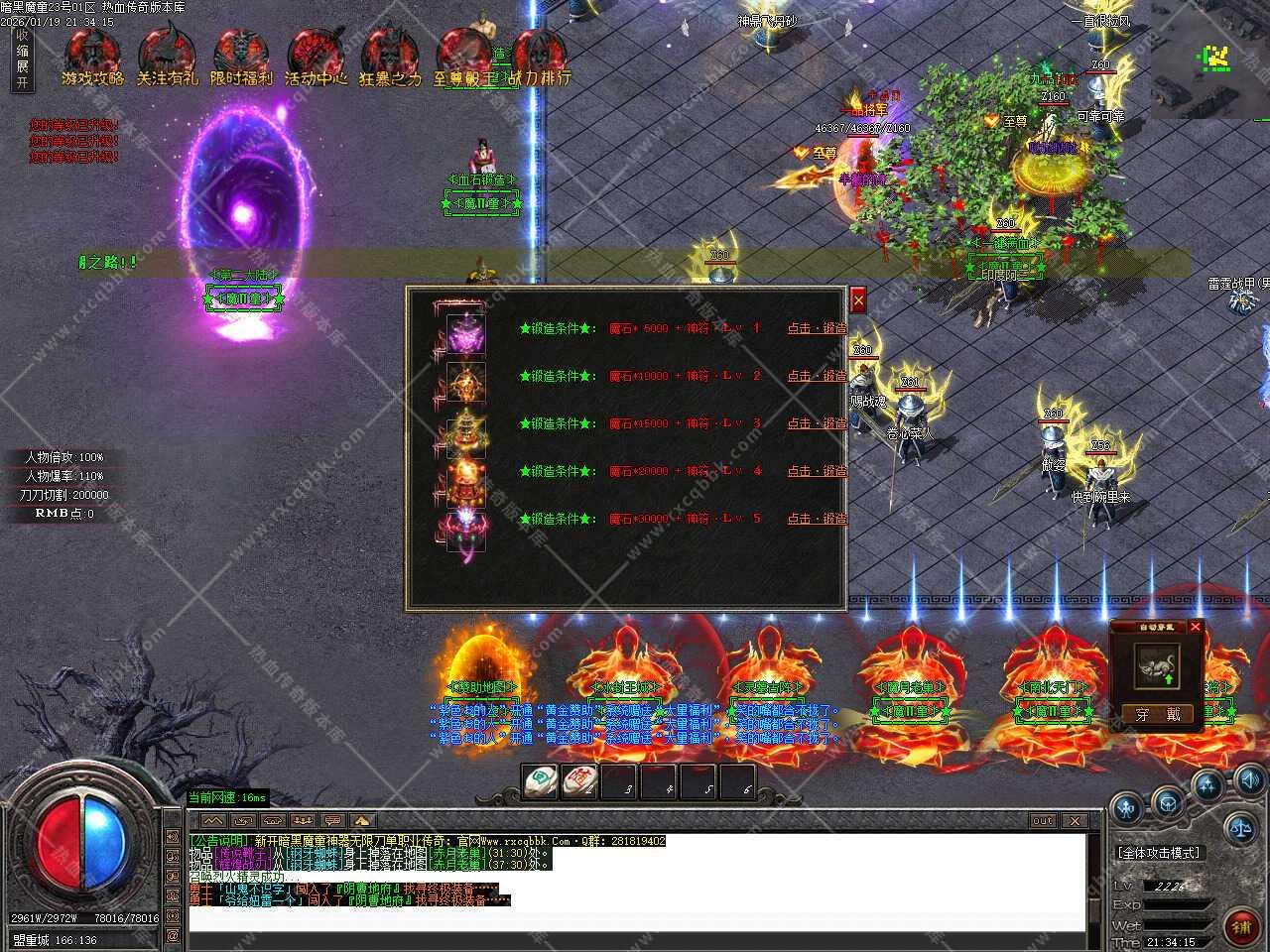
Task: Click the 点击·锻造 link for Lv 1
Action: 817,328
